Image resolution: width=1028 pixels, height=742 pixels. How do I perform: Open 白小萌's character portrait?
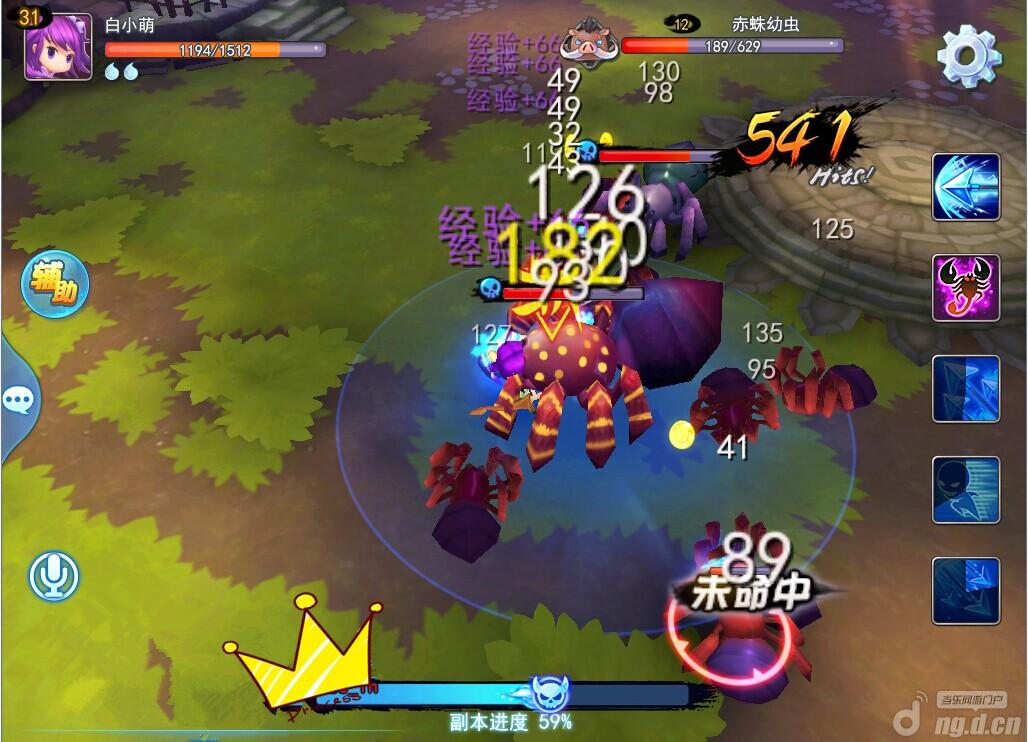click(x=58, y=48)
